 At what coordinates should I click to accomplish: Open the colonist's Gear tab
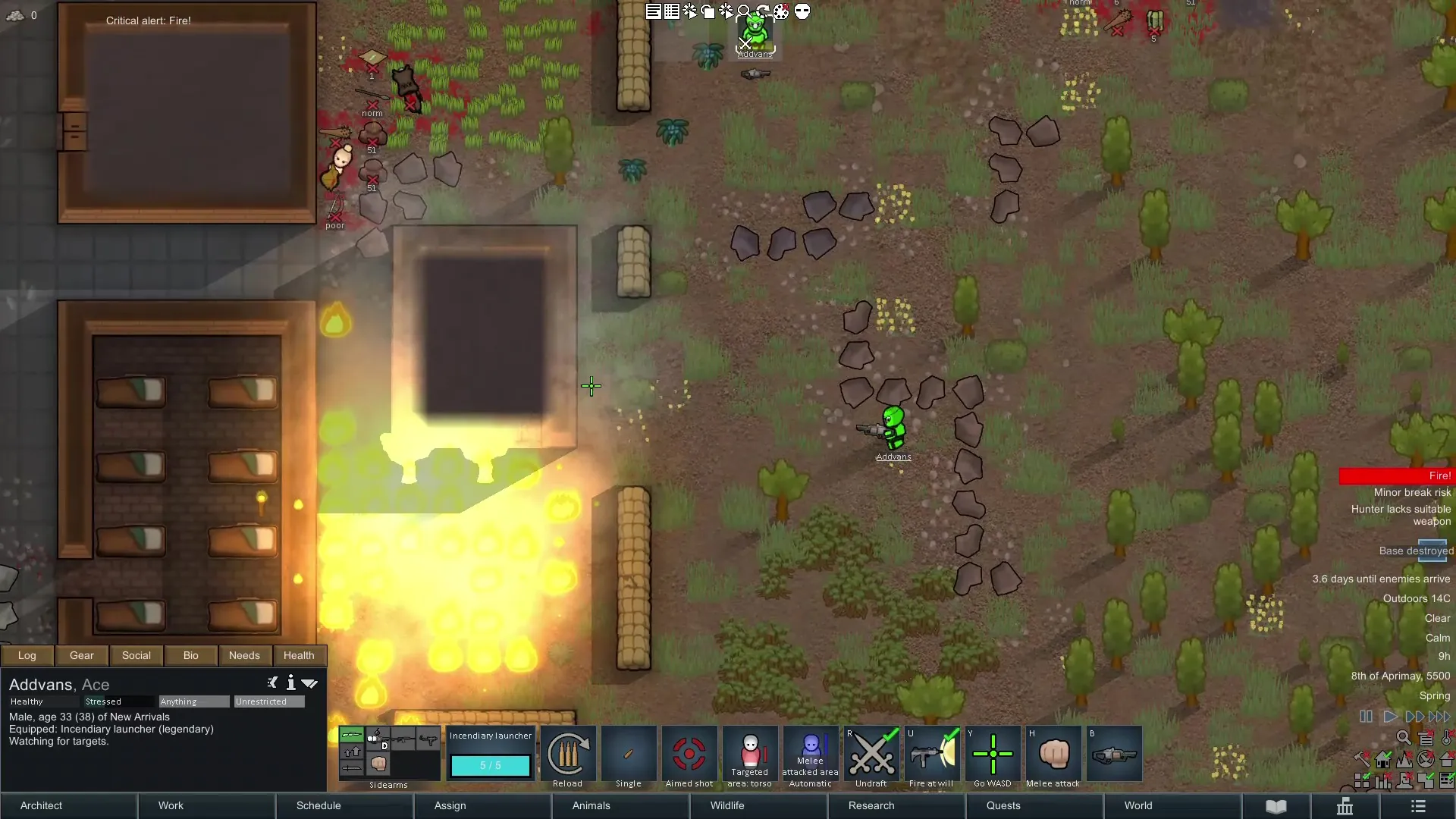(x=82, y=655)
